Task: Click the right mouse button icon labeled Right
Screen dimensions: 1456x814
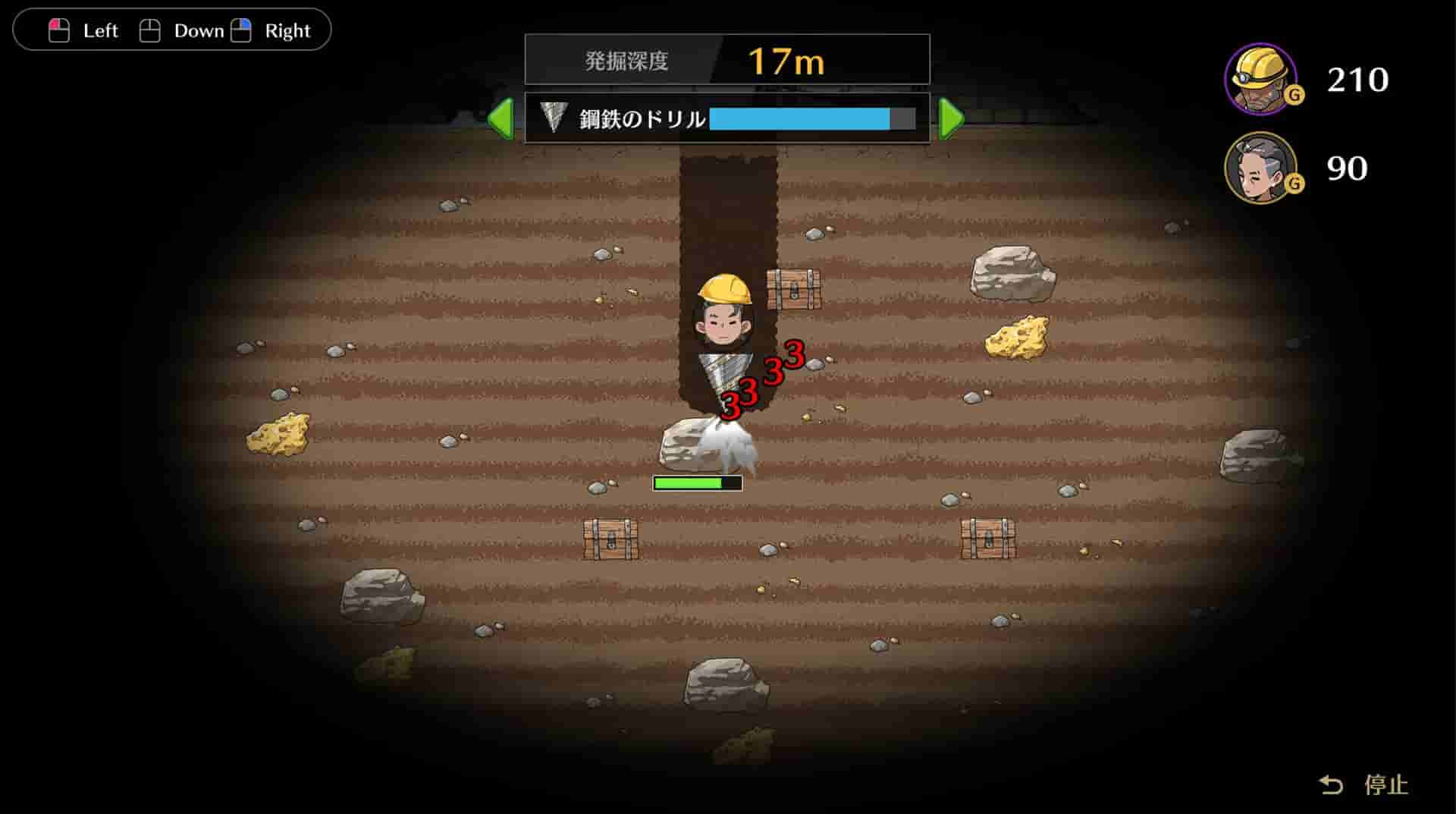Action: [241, 29]
